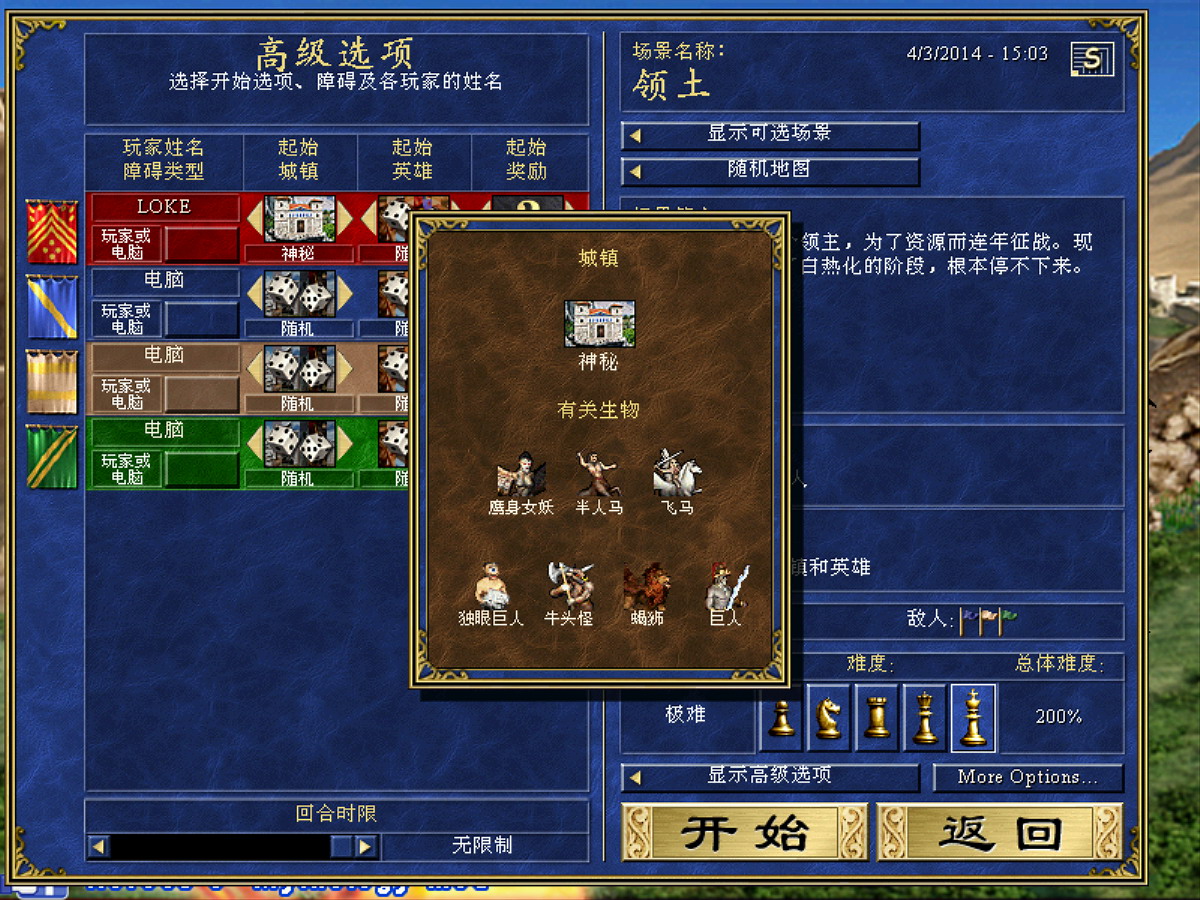The image size is (1200, 900).
Task: Select the knight chess piece difficulty
Action: tap(829, 717)
